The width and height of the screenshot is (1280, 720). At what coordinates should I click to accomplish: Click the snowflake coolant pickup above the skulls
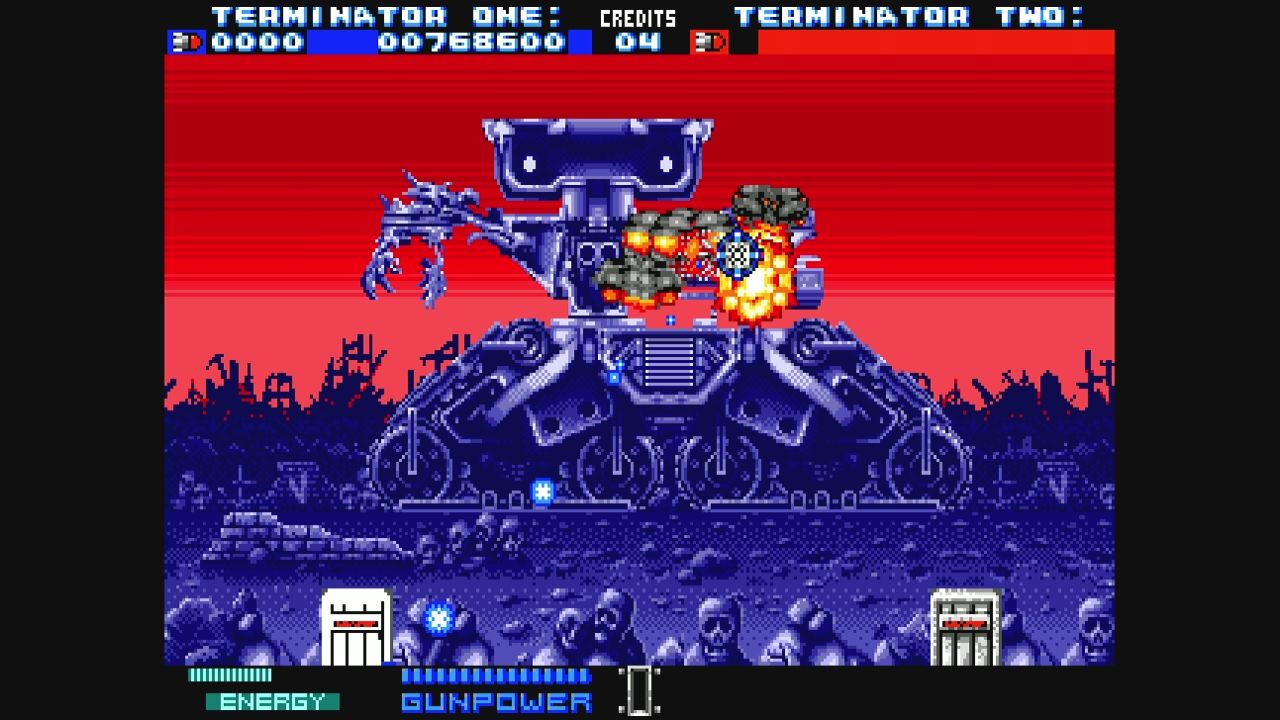pyautogui.click(x=437, y=620)
